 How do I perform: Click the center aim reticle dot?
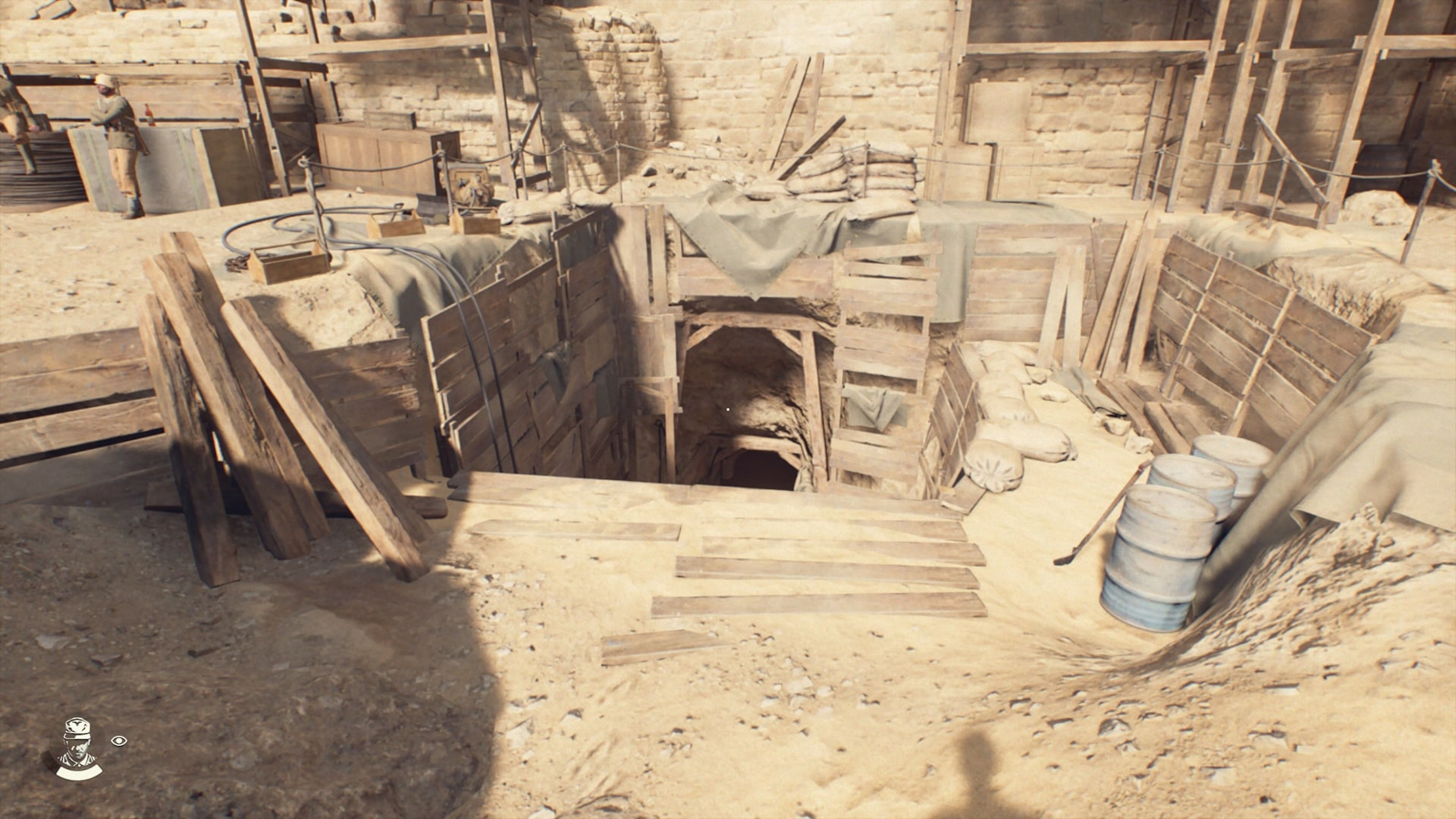coord(728,409)
